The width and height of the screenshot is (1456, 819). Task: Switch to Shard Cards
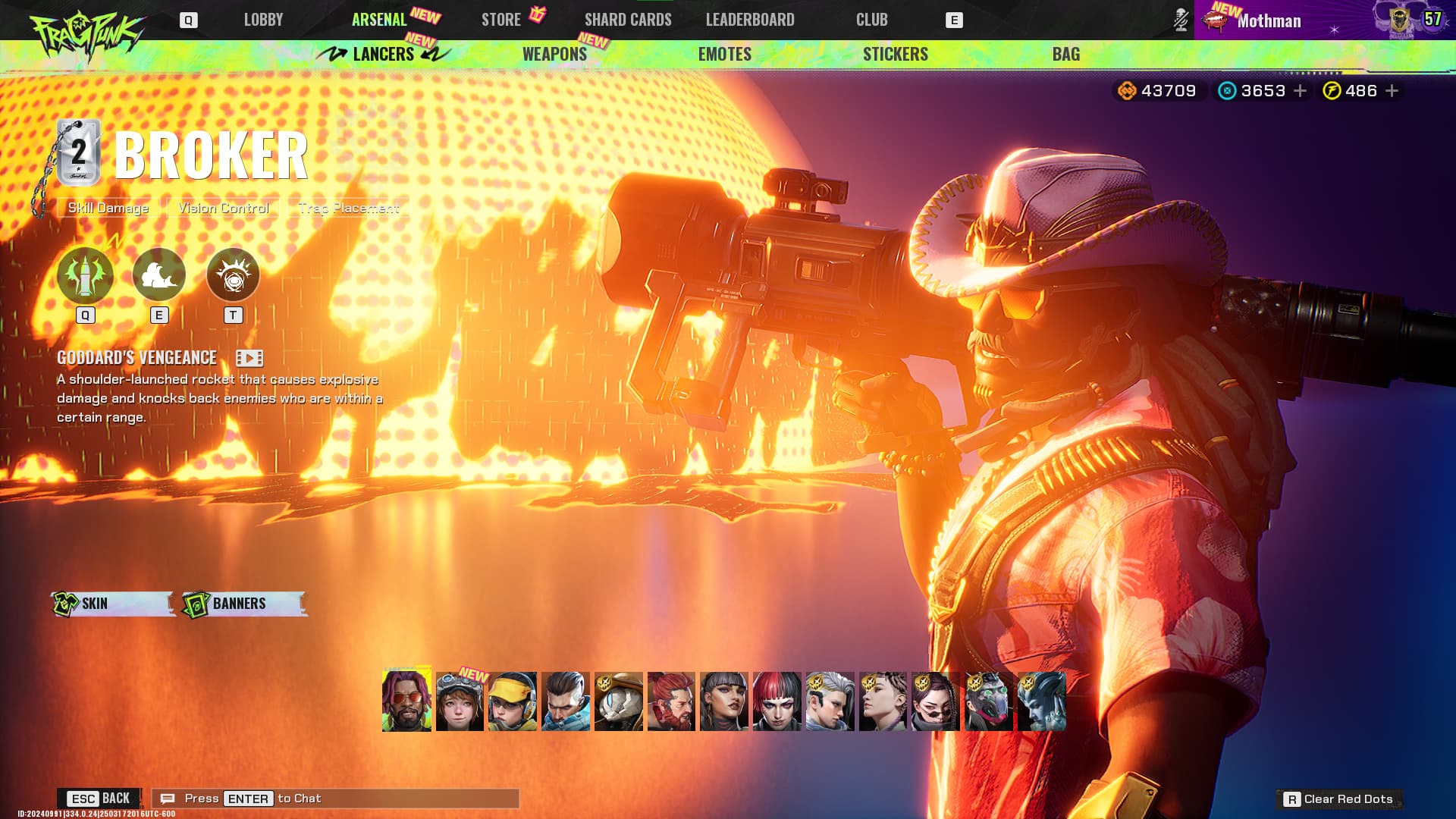[x=628, y=20]
